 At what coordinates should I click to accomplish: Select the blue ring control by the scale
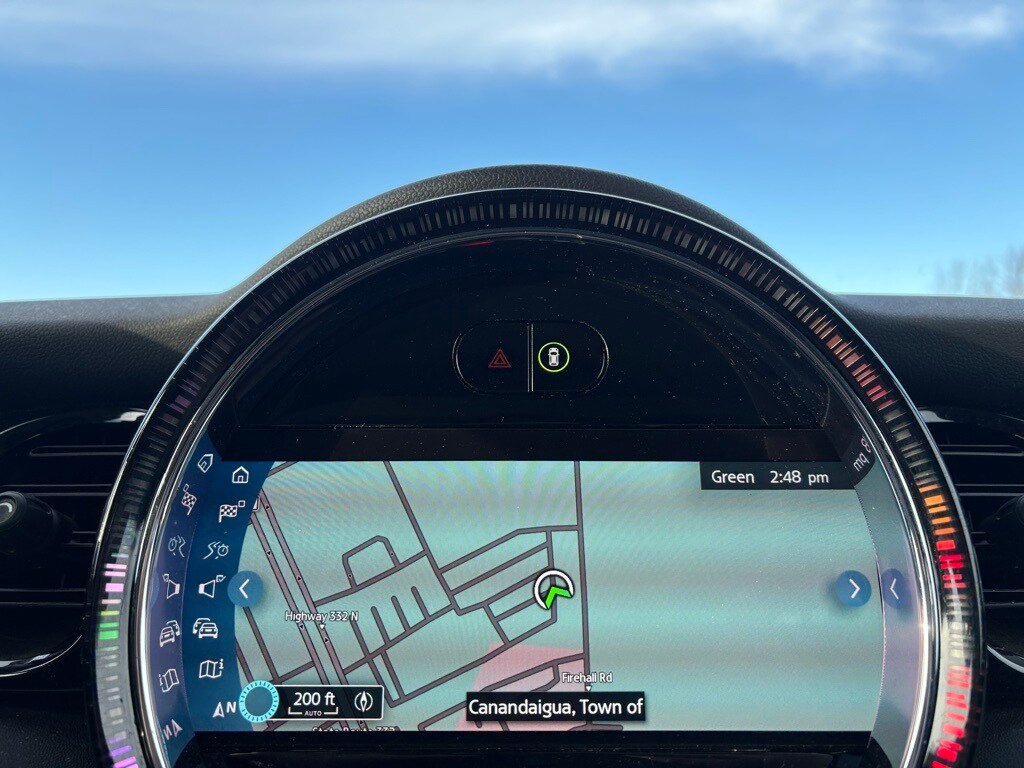(260, 701)
